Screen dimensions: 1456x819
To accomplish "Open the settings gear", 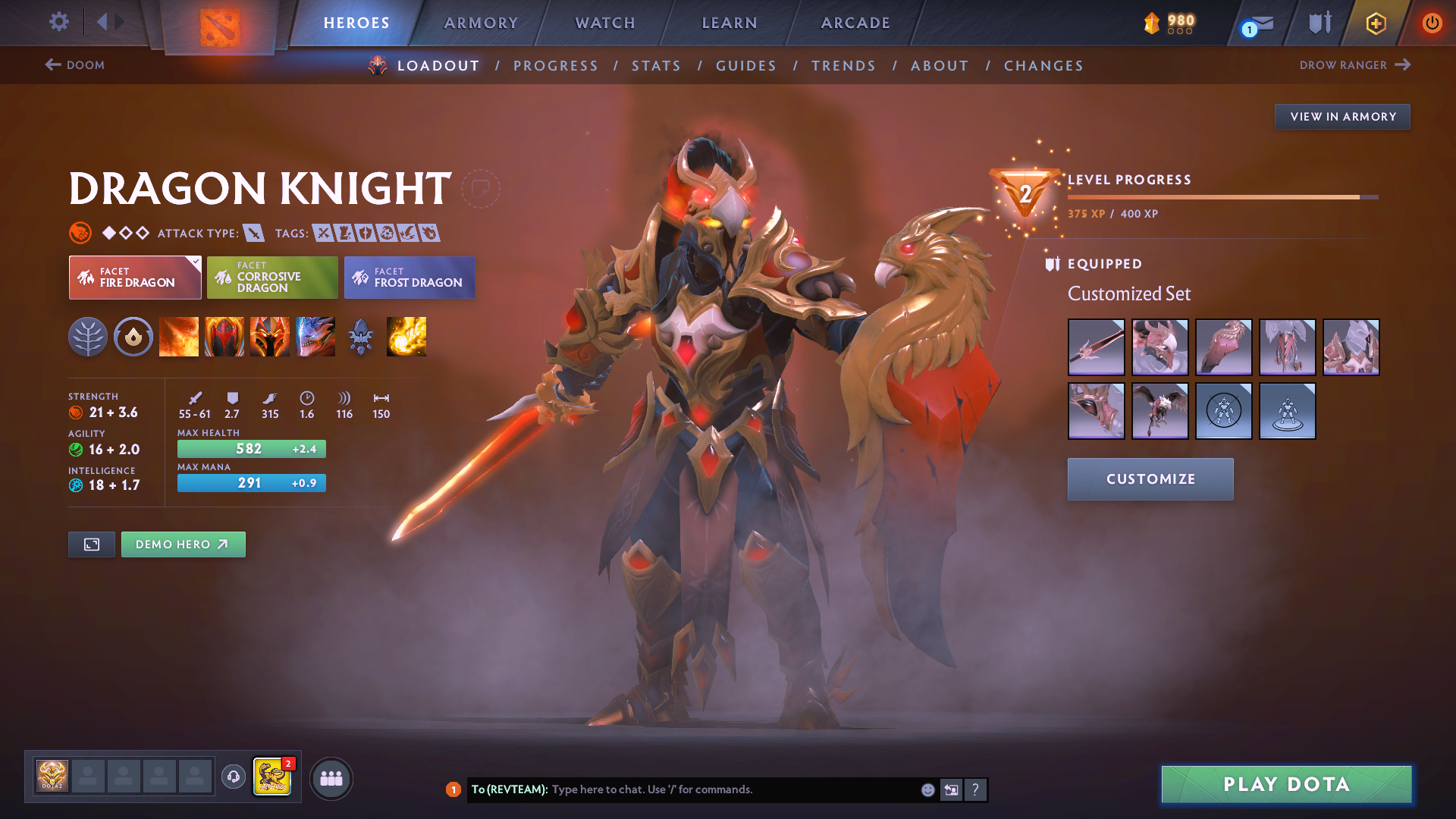I will [x=58, y=23].
